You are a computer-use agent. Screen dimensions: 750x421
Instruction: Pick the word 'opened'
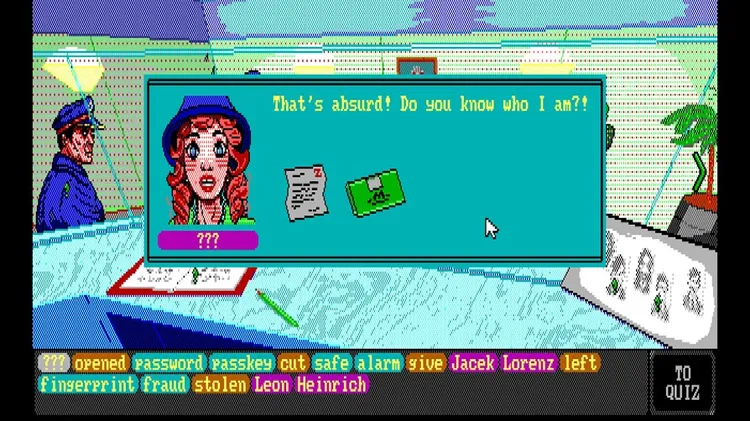pyautogui.click(x=101, y=363)
